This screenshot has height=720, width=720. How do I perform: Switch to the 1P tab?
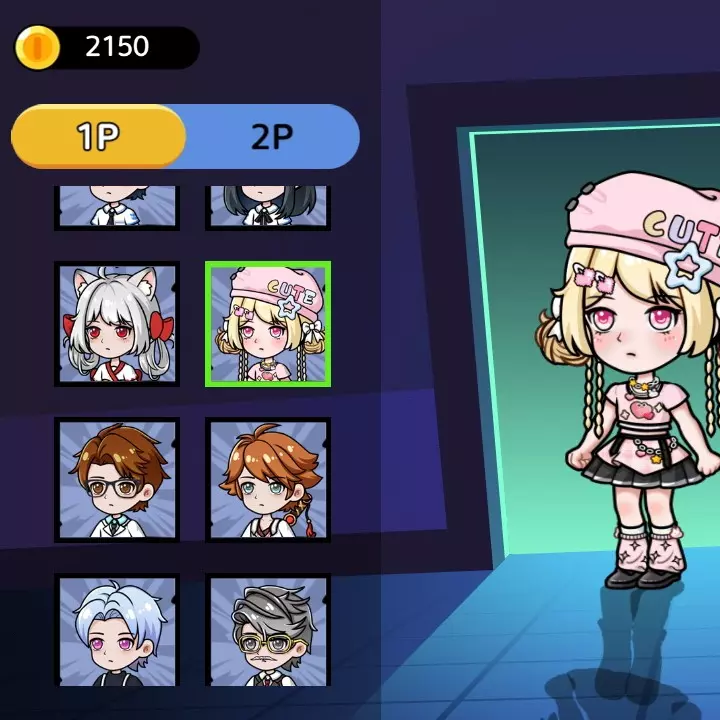pos(98,136)
